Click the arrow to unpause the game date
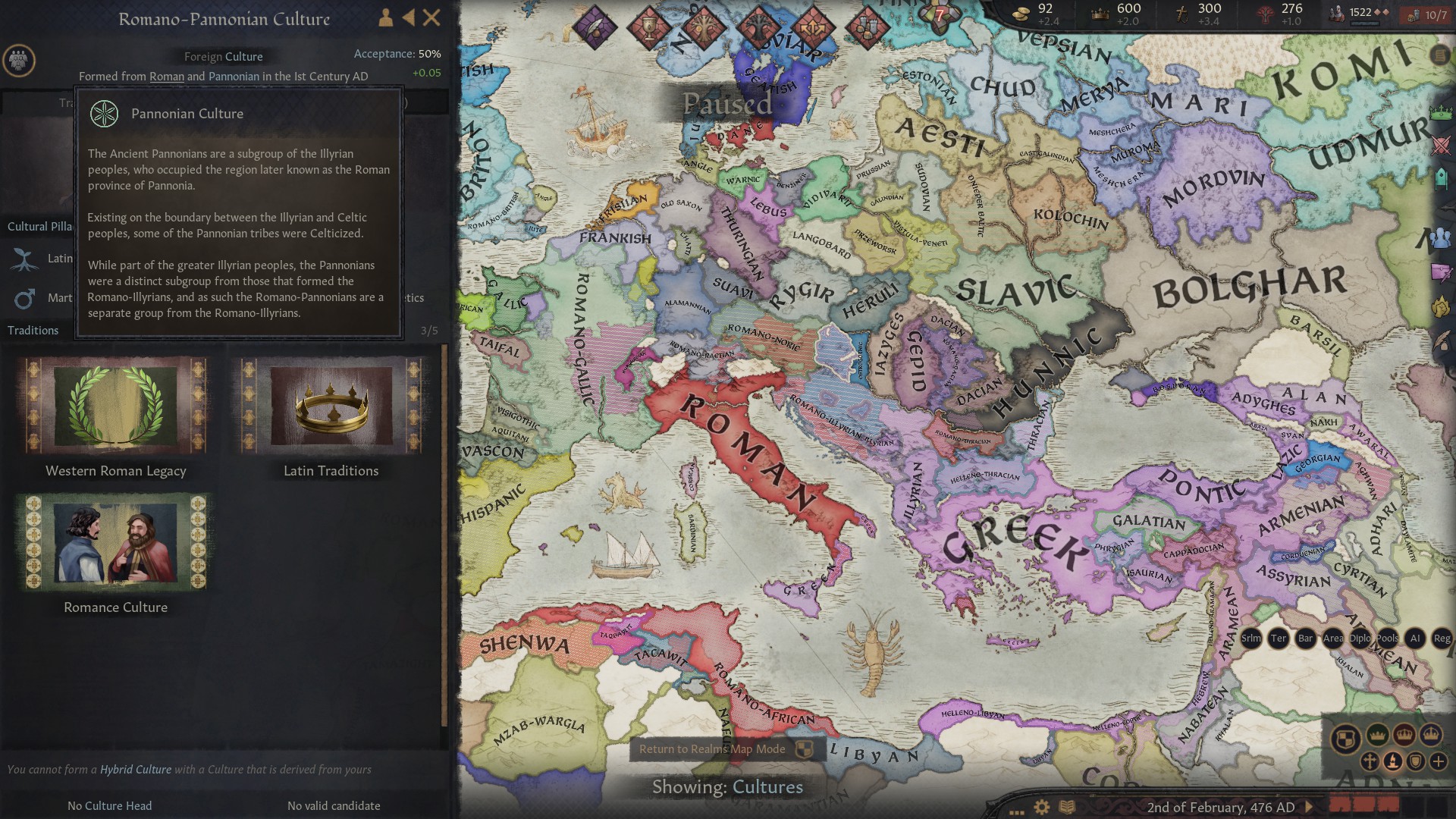The image size is (1456, 819). (1307, 807)
